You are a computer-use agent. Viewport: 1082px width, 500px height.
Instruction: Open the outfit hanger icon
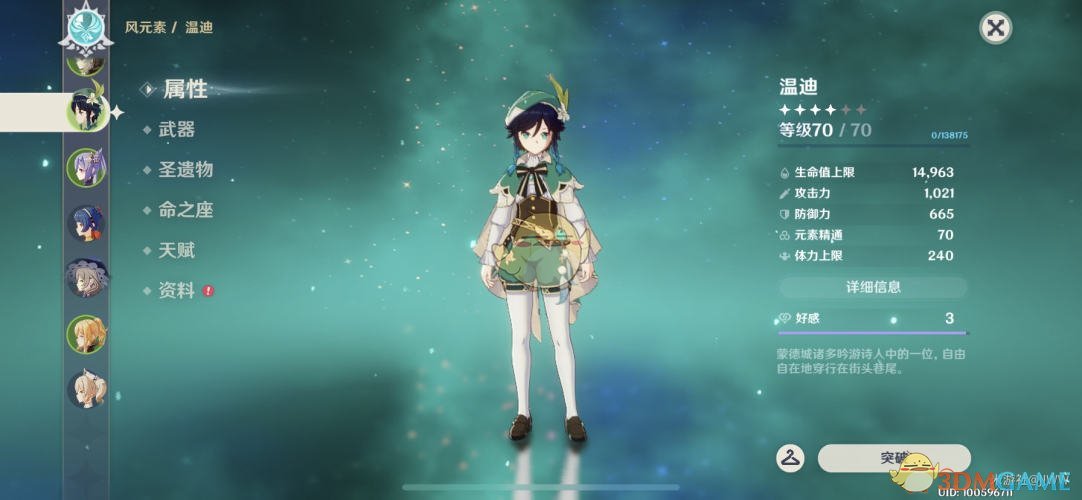pos(790,458)
